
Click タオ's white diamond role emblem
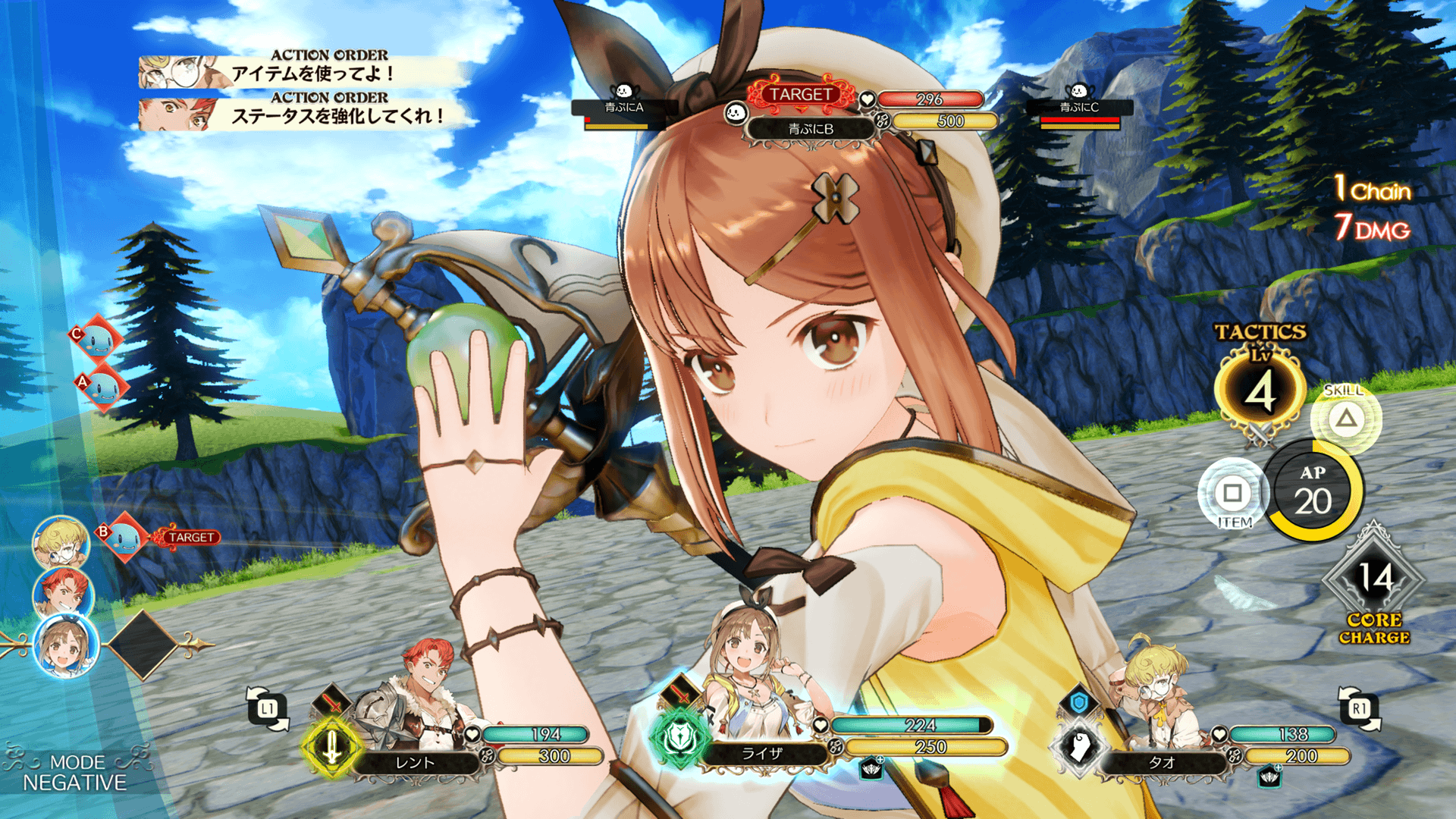[1079, 747]
